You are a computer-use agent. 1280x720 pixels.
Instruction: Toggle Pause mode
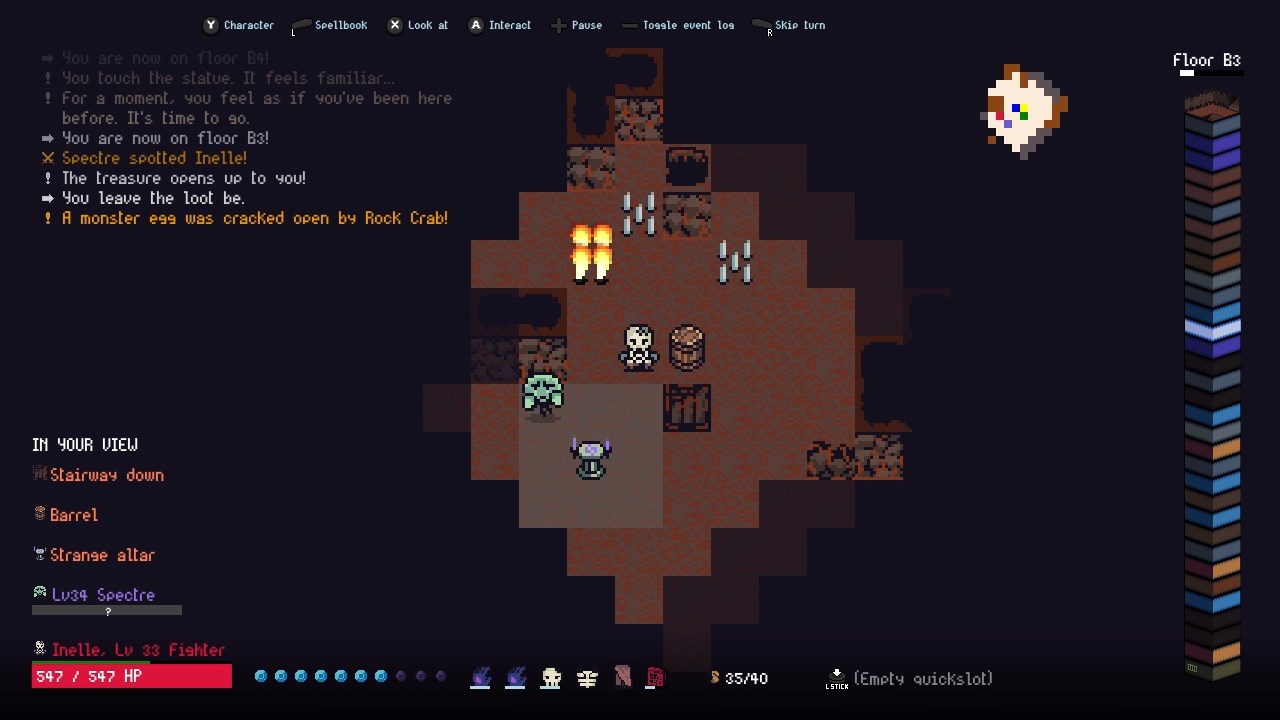[x=577, y=25]
